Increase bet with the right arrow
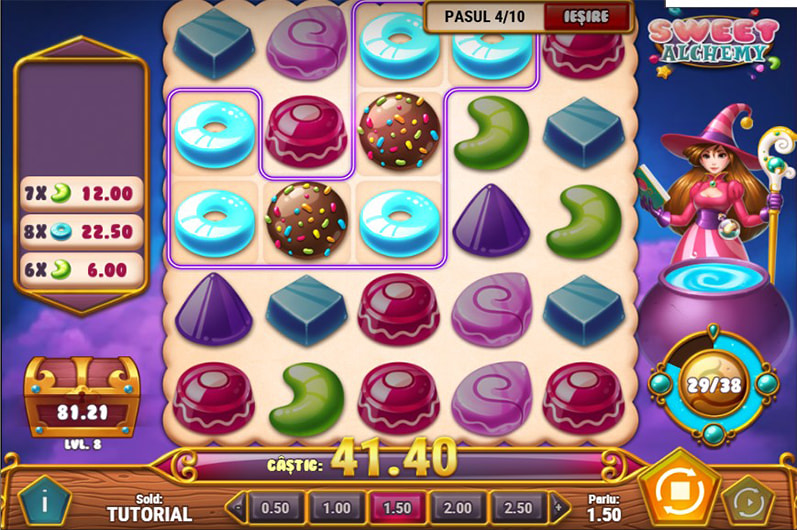The height and width of the screenshot is (530, 797). coord(560,507)
